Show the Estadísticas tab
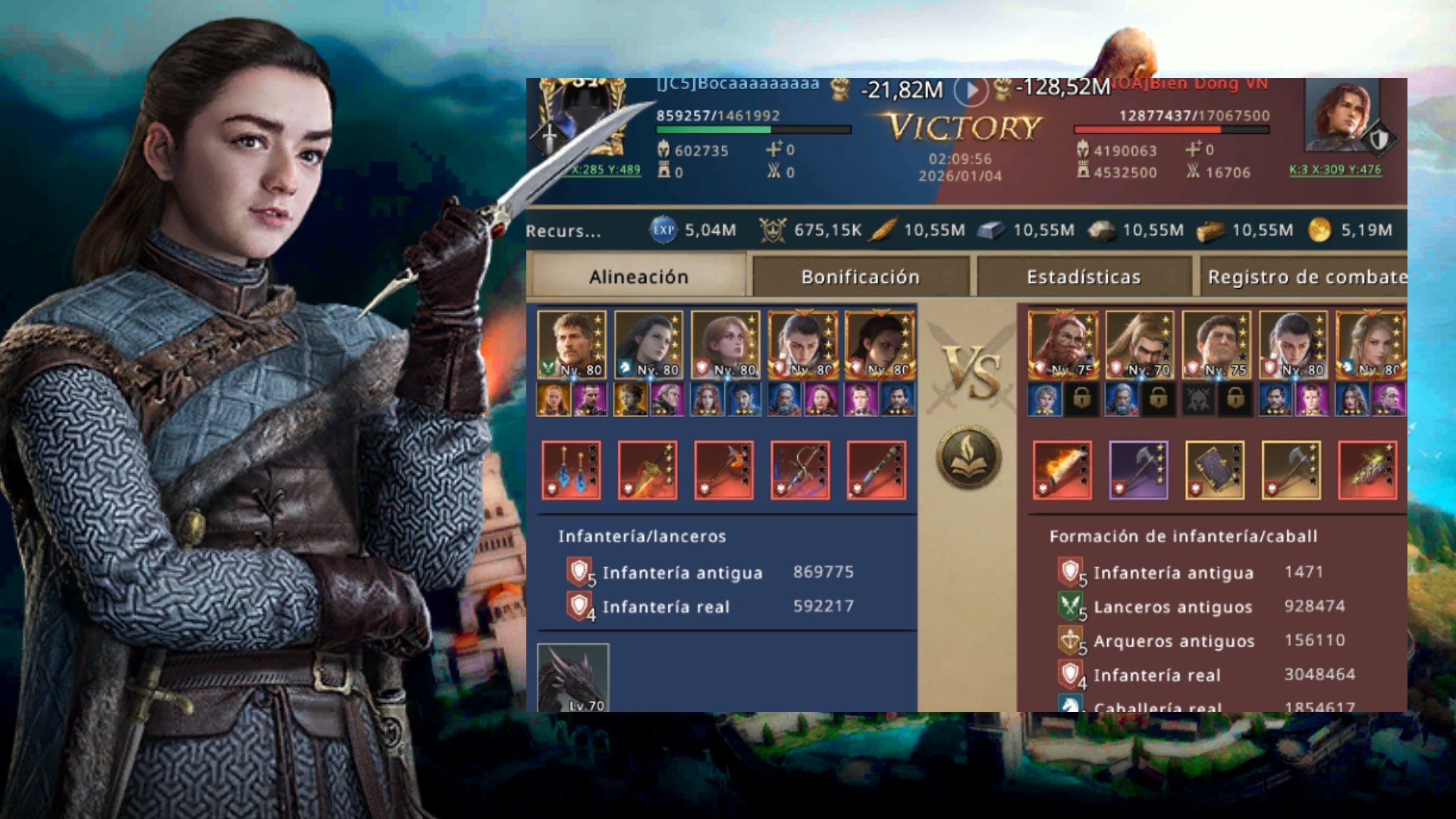The height and width of the screenshot is (819, 1456). coord(1083,277)
